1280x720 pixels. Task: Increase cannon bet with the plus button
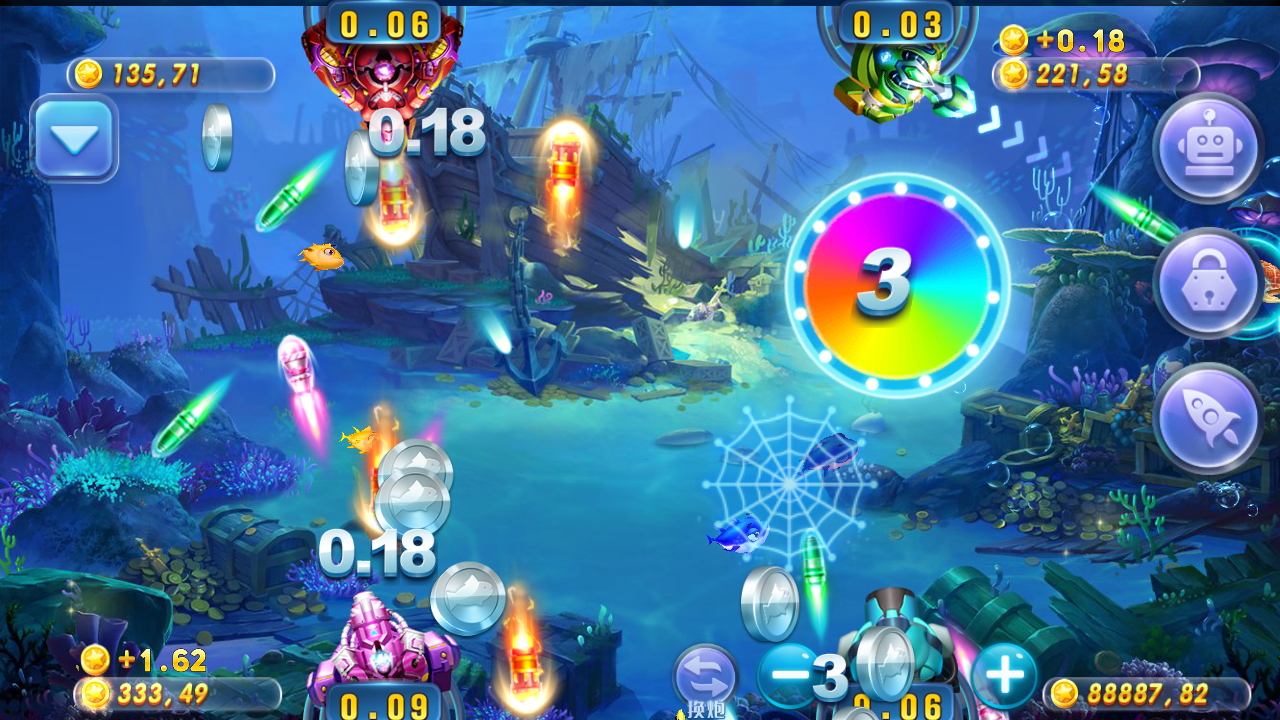[x=1004, y=675]
